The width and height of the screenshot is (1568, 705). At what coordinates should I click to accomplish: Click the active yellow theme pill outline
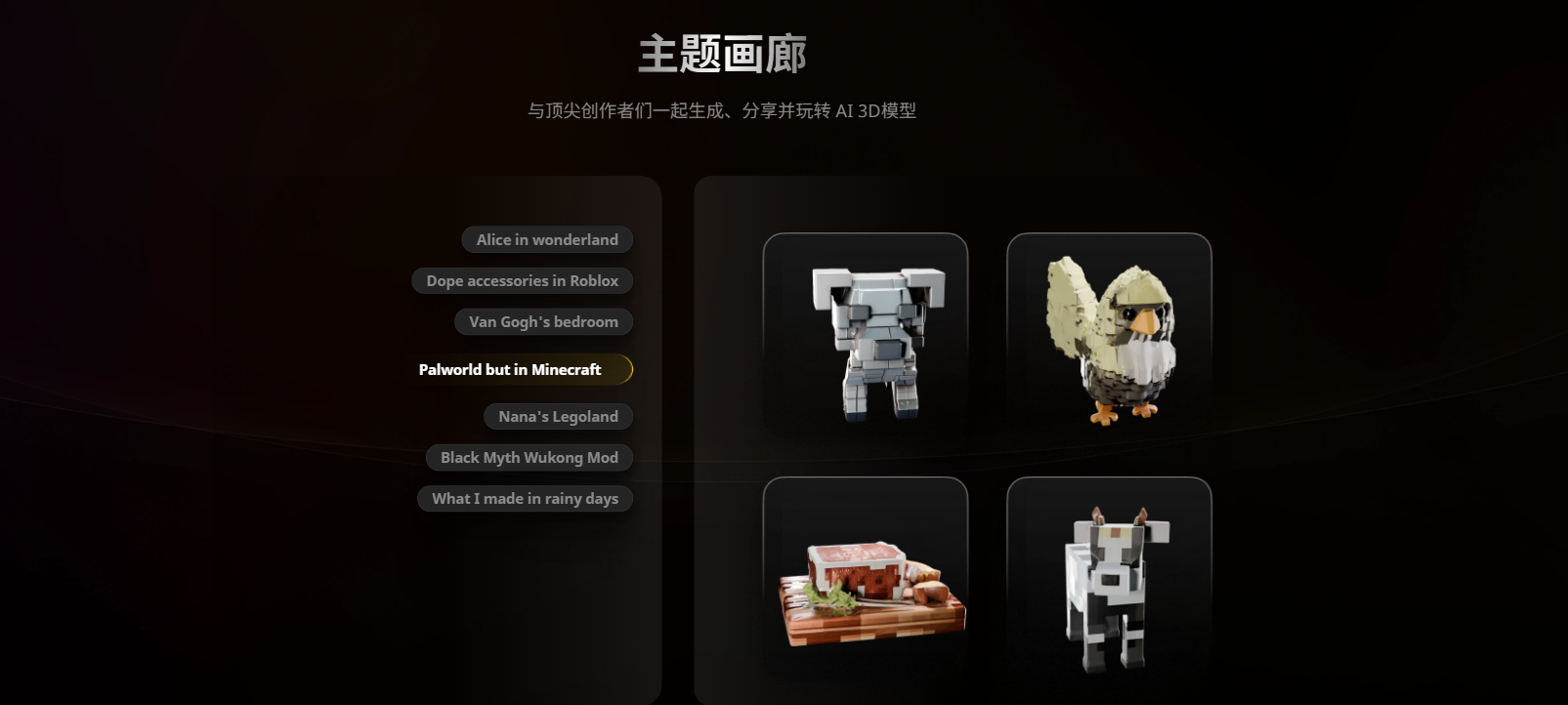coord(631,370)
